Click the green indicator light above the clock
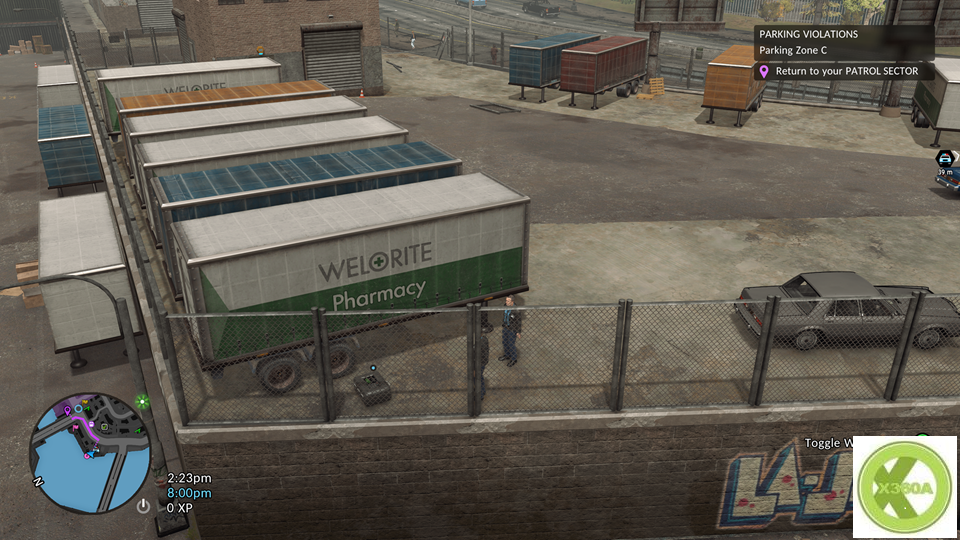Screen dimensions: 960x540 pyautogui.click(x=143, y=402)
